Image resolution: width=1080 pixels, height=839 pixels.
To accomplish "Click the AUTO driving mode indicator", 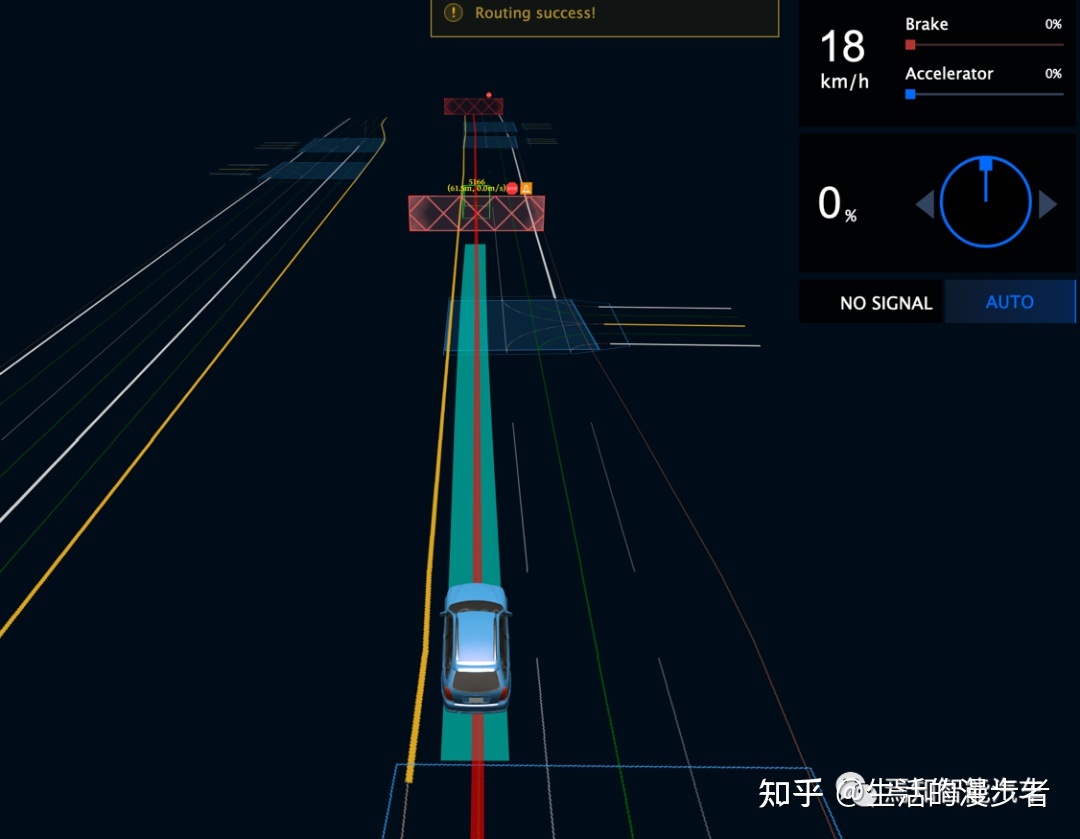I will pos(1009,302).
